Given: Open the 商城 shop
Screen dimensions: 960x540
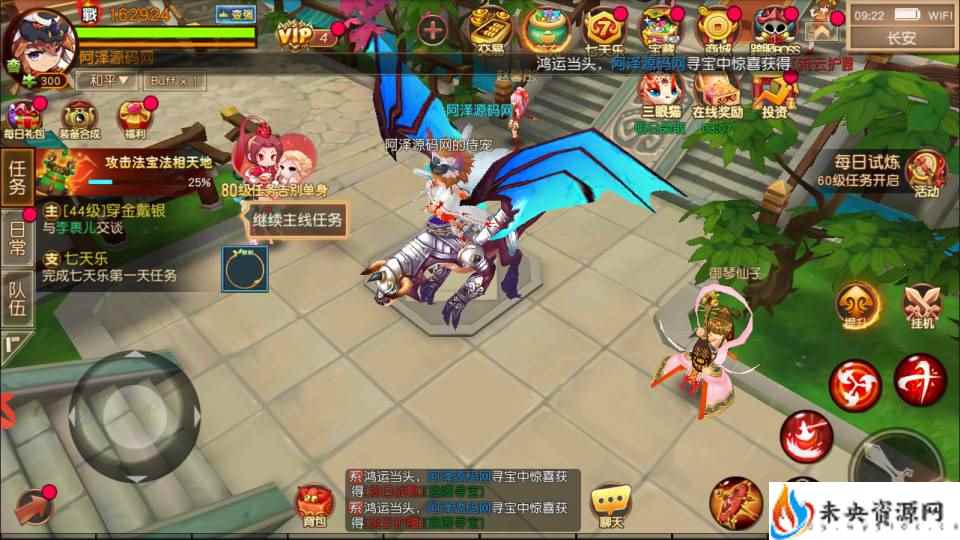Looking at the screenshot, I should point(716,27).
